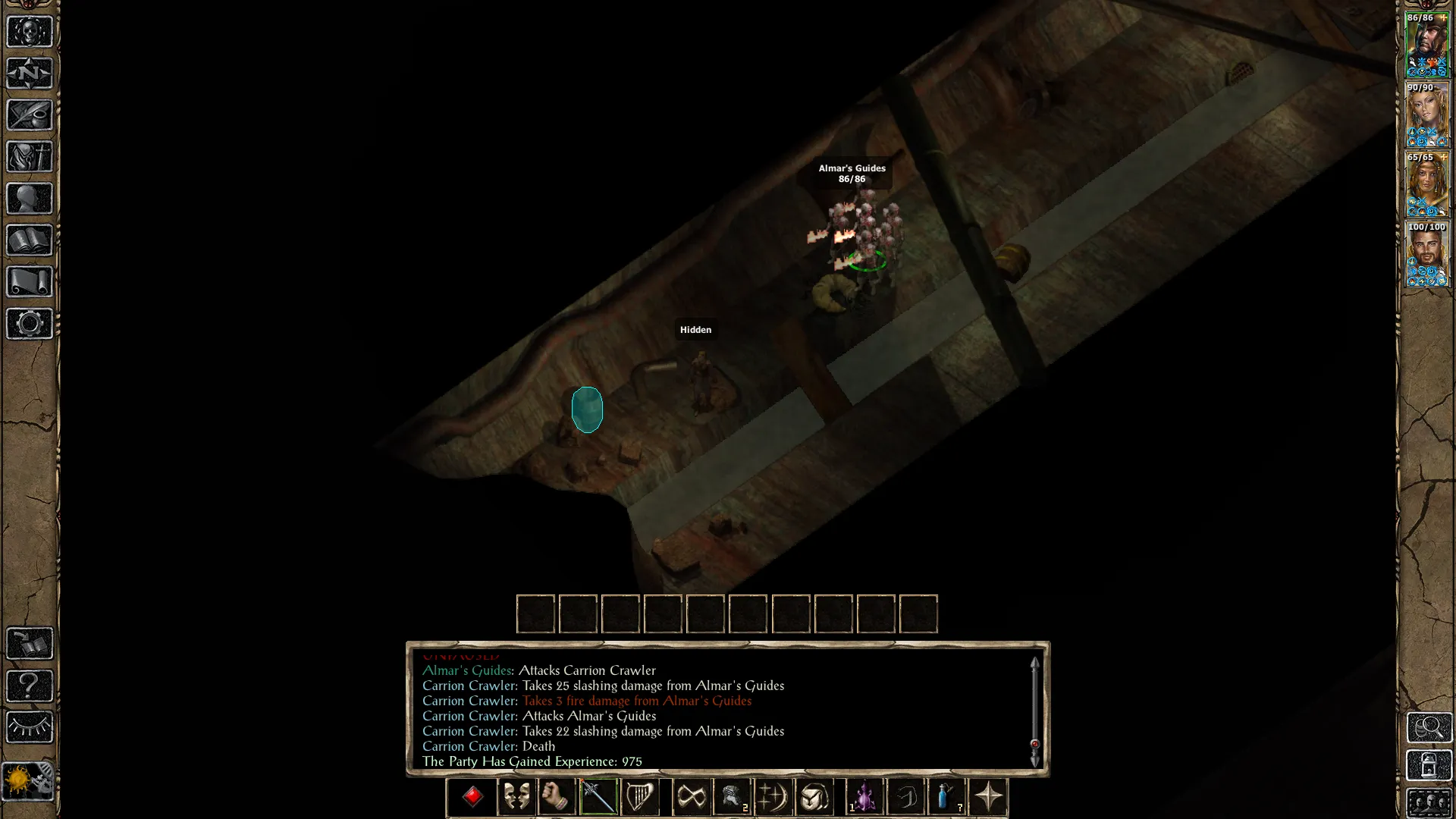This screenshot has width=1456, height=819.
Task: Use the blue potion quick item
Action: click(946, 797)
